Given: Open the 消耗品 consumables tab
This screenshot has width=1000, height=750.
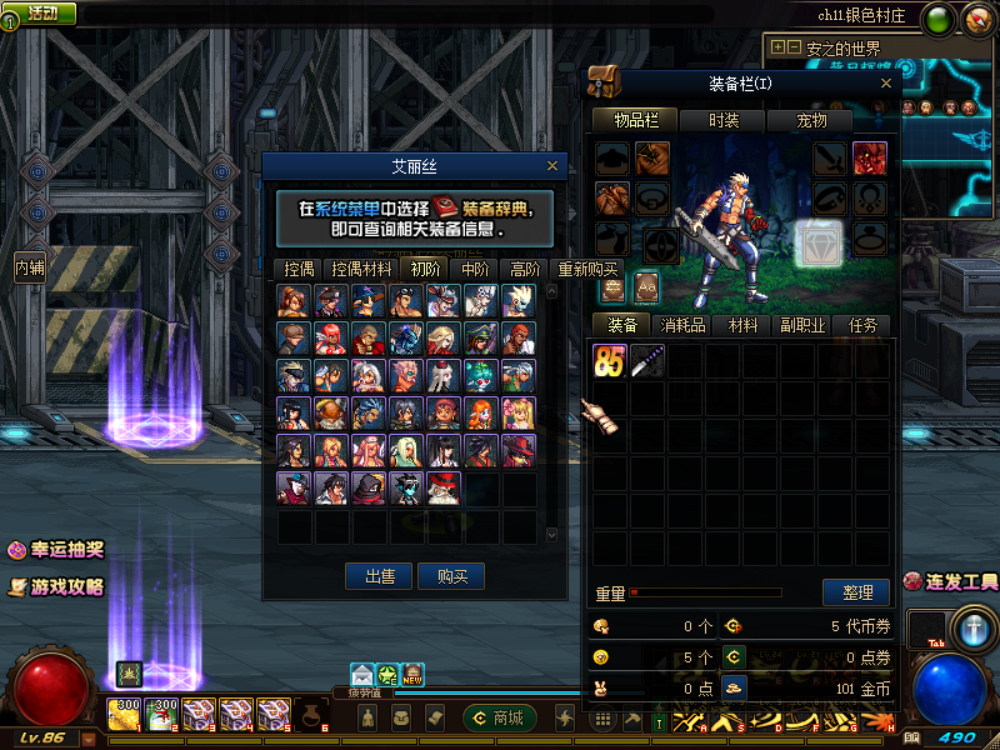Looking at the screenshot, I should pyautogui.click(x=683, y=325).
